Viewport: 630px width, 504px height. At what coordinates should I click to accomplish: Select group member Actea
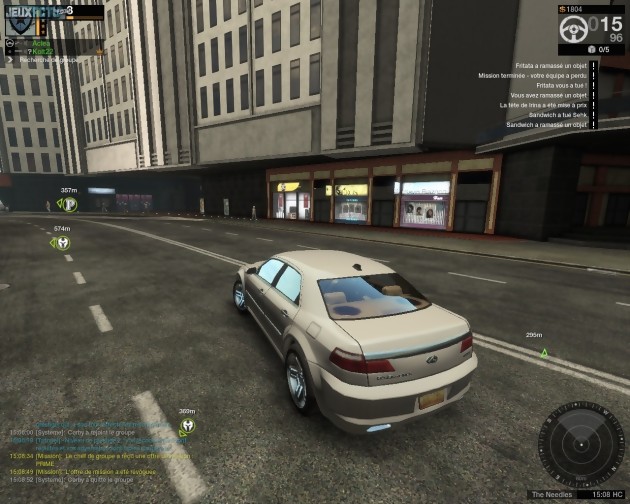pyautogui.click(x=40, y=43)
